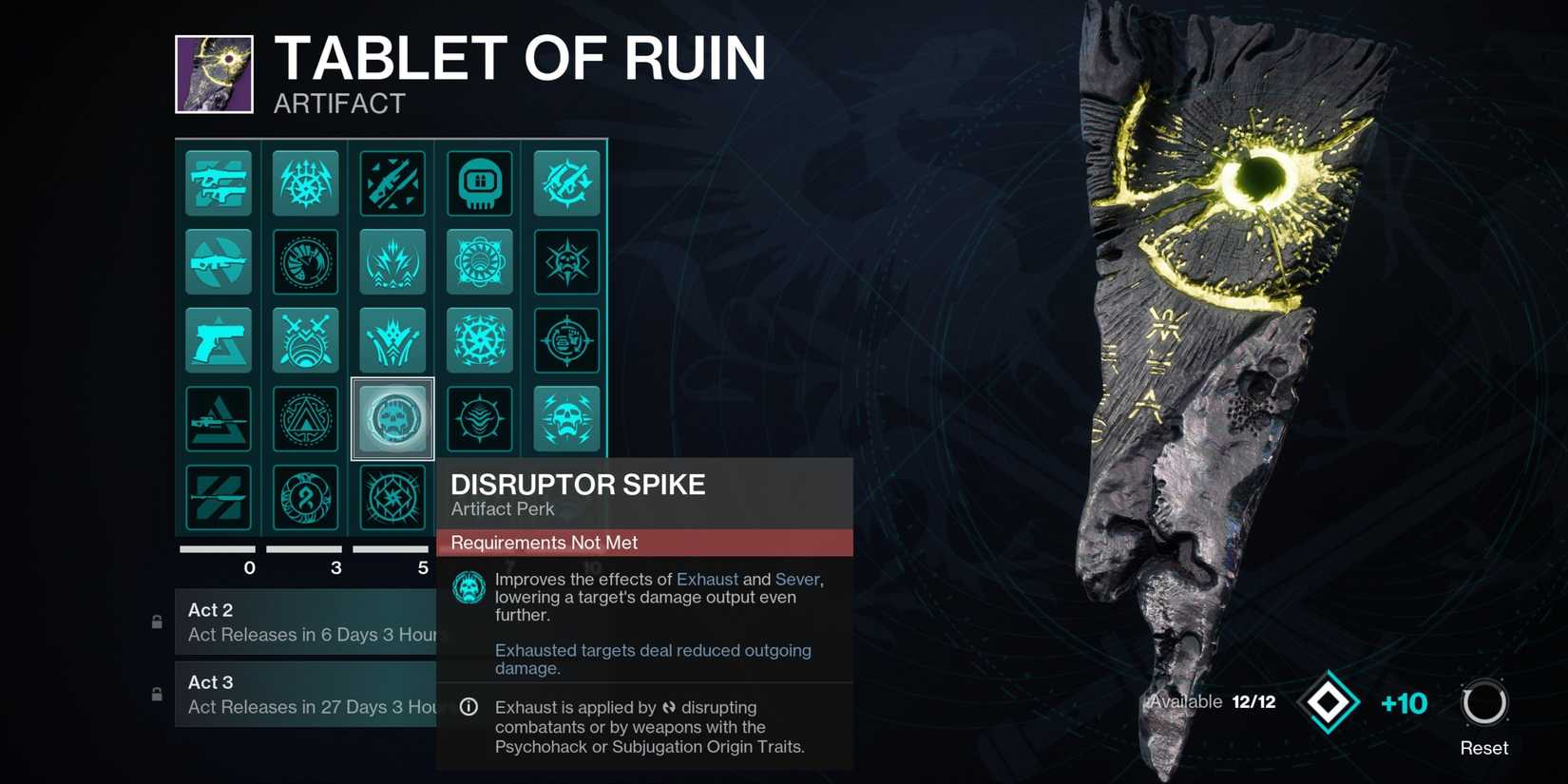1568x784 pixels.
Task: Select the glaive perk in the bottom-left
Action: tap(219, 497)
